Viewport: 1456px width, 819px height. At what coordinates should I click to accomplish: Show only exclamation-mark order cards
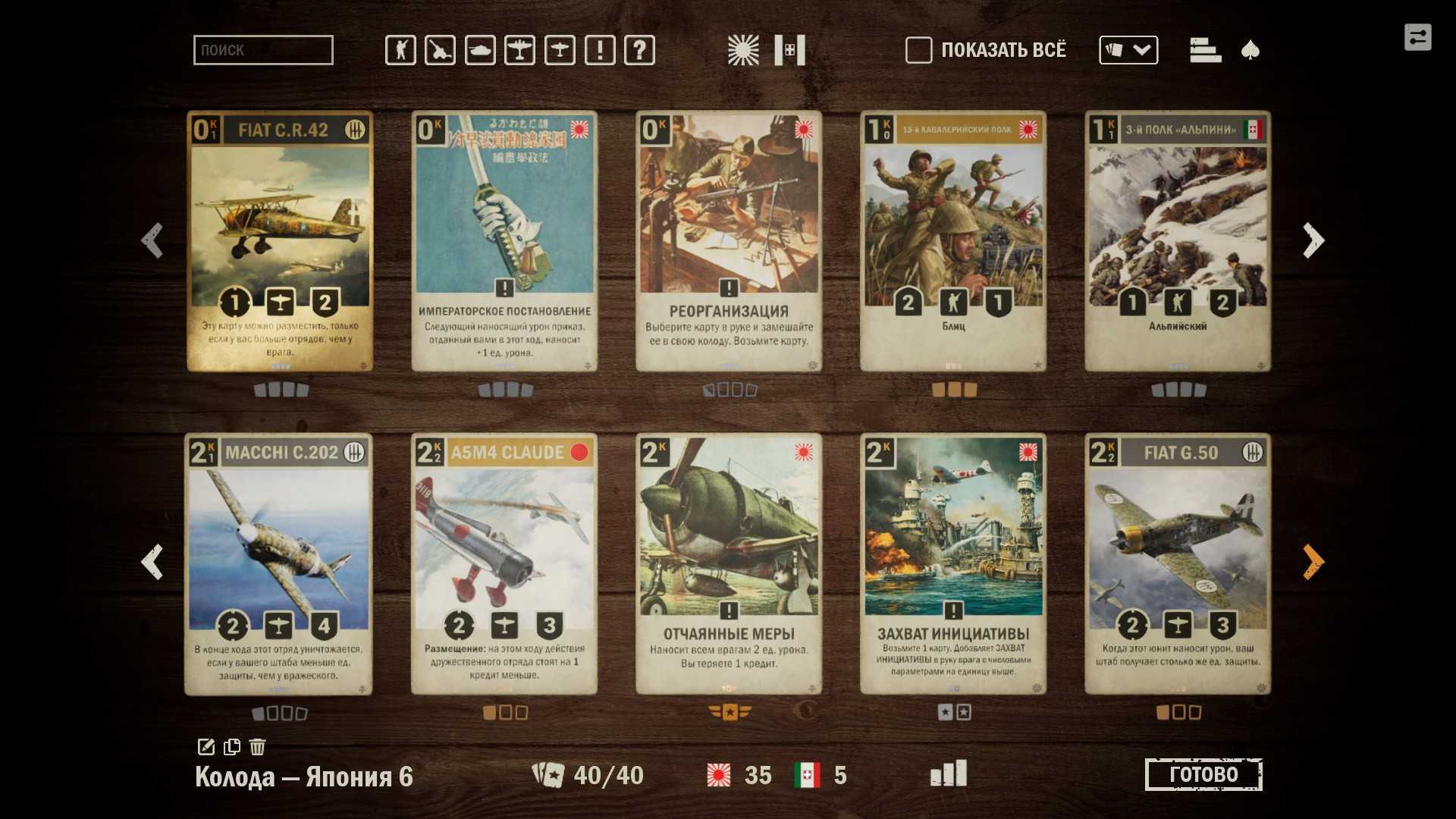pos(600,50)
